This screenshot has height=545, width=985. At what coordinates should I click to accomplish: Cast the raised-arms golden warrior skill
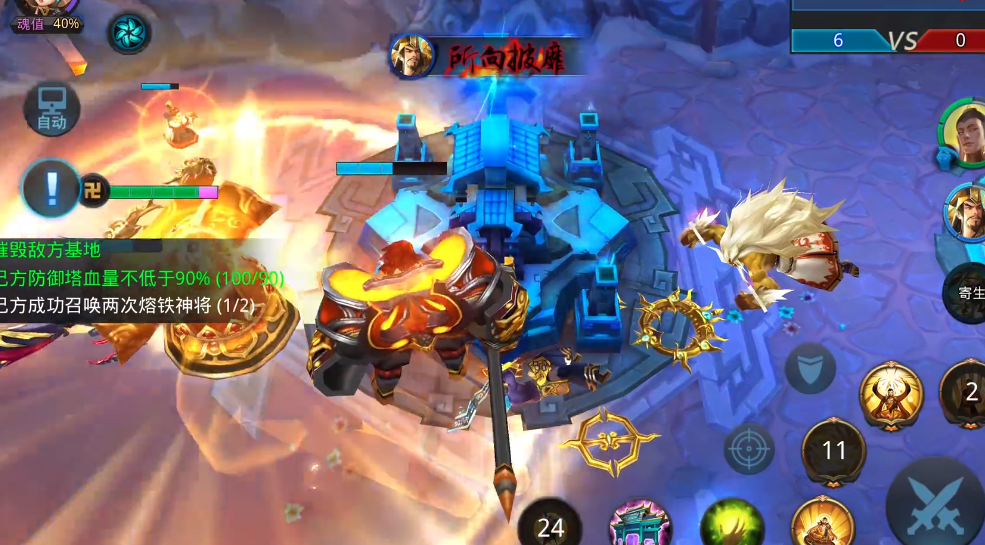[891, 395]
